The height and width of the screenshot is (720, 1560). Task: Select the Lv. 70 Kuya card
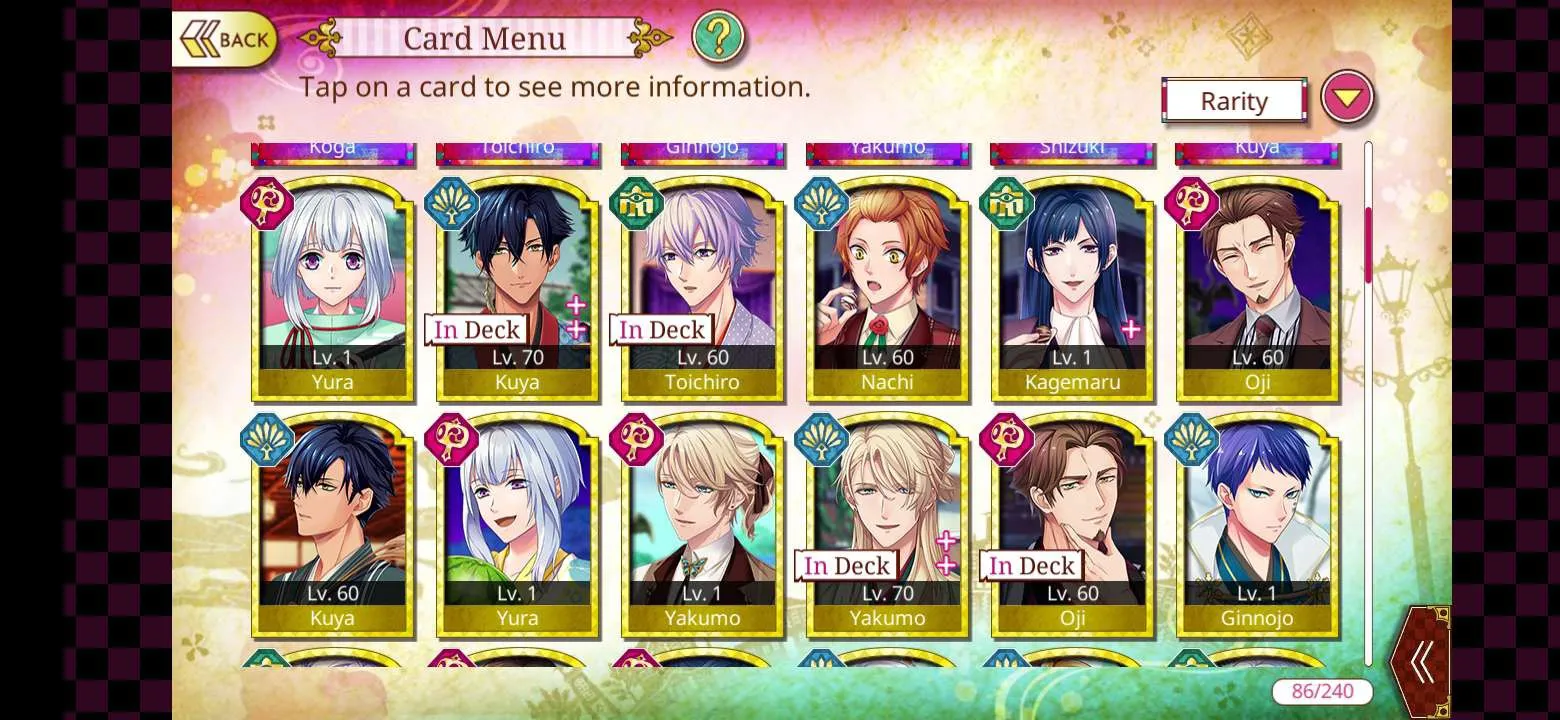click(x=517, y=288)
